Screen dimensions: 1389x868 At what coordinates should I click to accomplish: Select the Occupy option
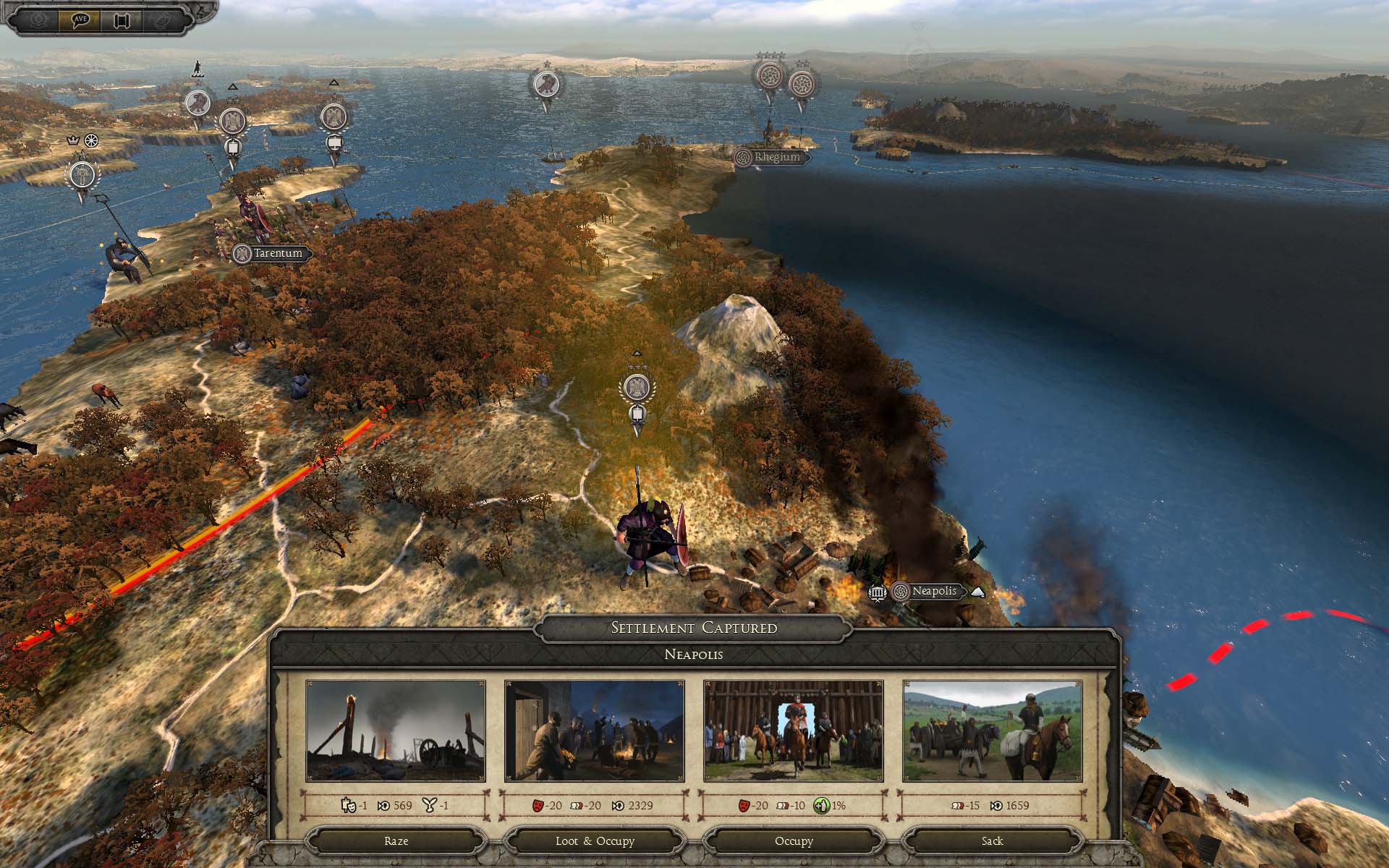coord(794,841)
